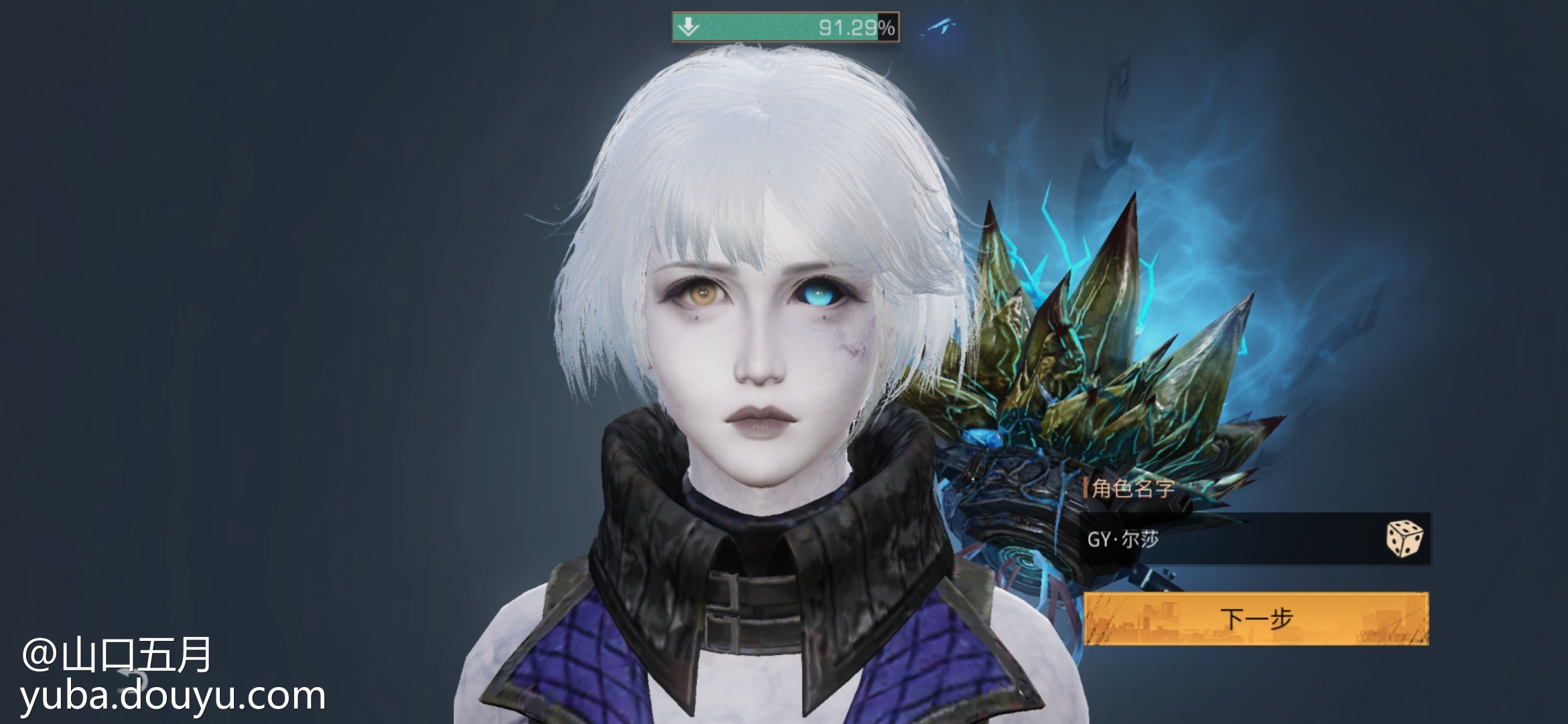Open the download progress indicator
This screenshot has height=724, width=1568.
(785, 27)
